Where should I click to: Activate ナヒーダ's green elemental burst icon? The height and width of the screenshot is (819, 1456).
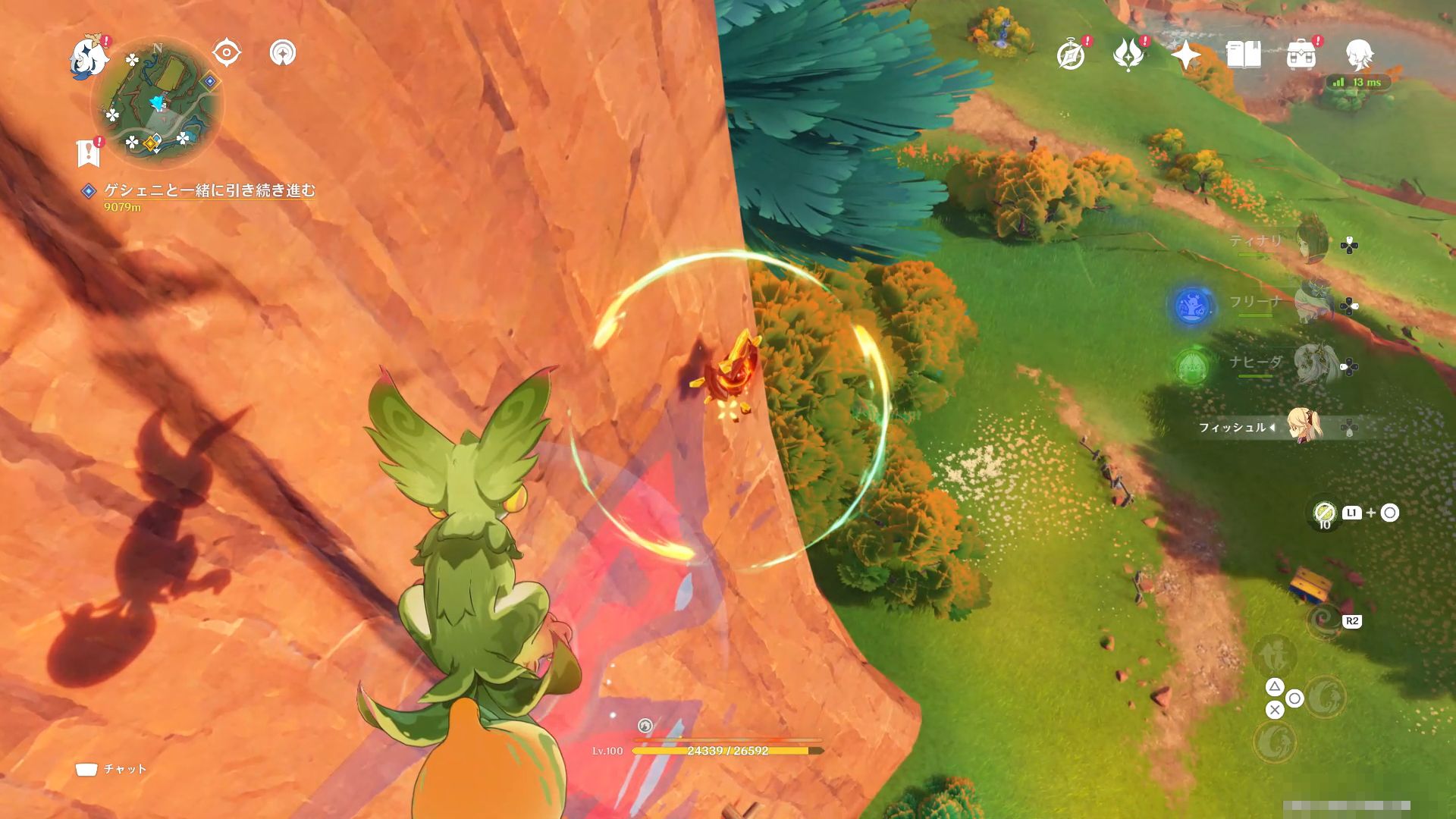(x=1191, y=367)
